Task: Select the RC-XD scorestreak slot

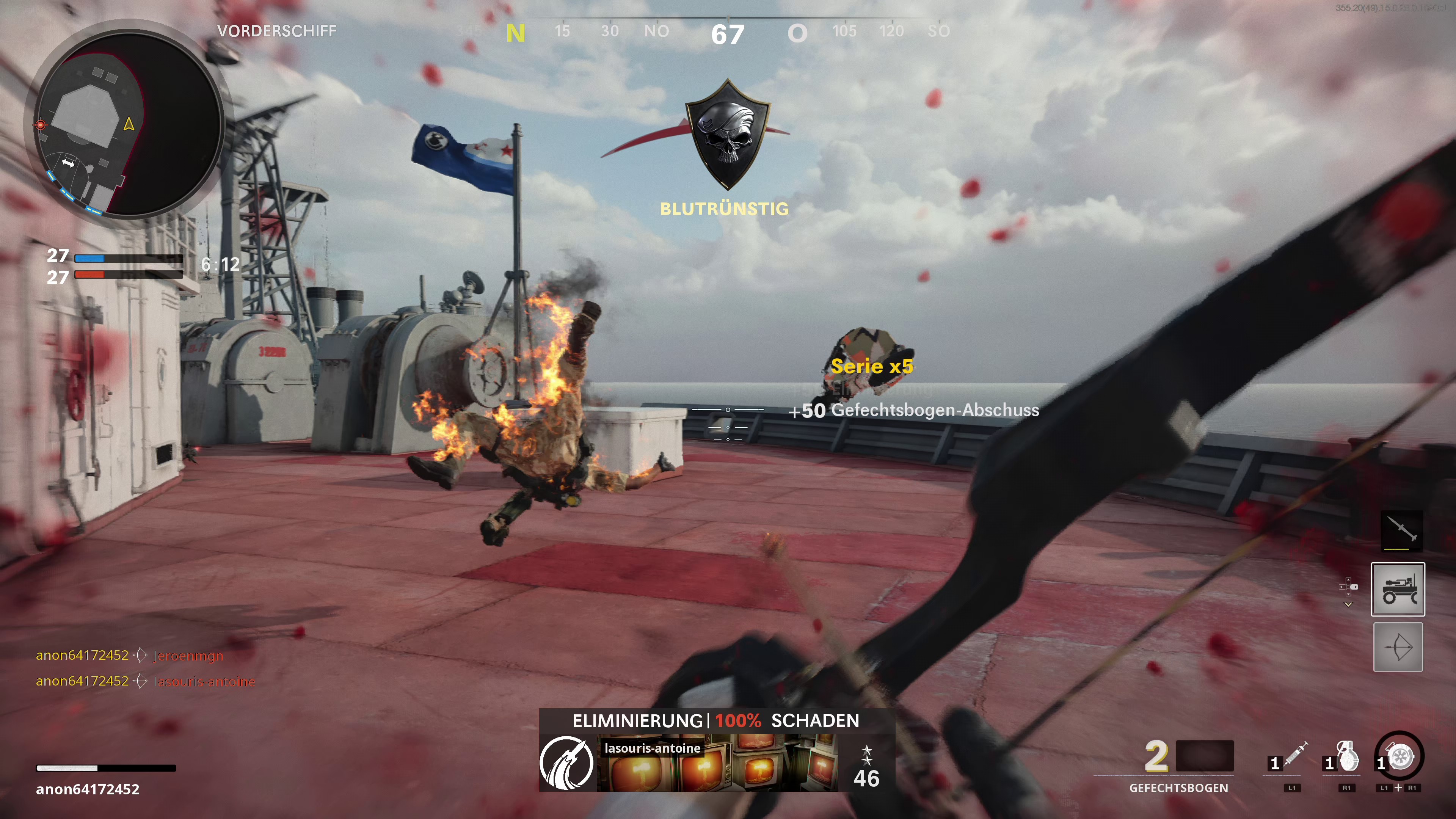Action: point(1397,589)
